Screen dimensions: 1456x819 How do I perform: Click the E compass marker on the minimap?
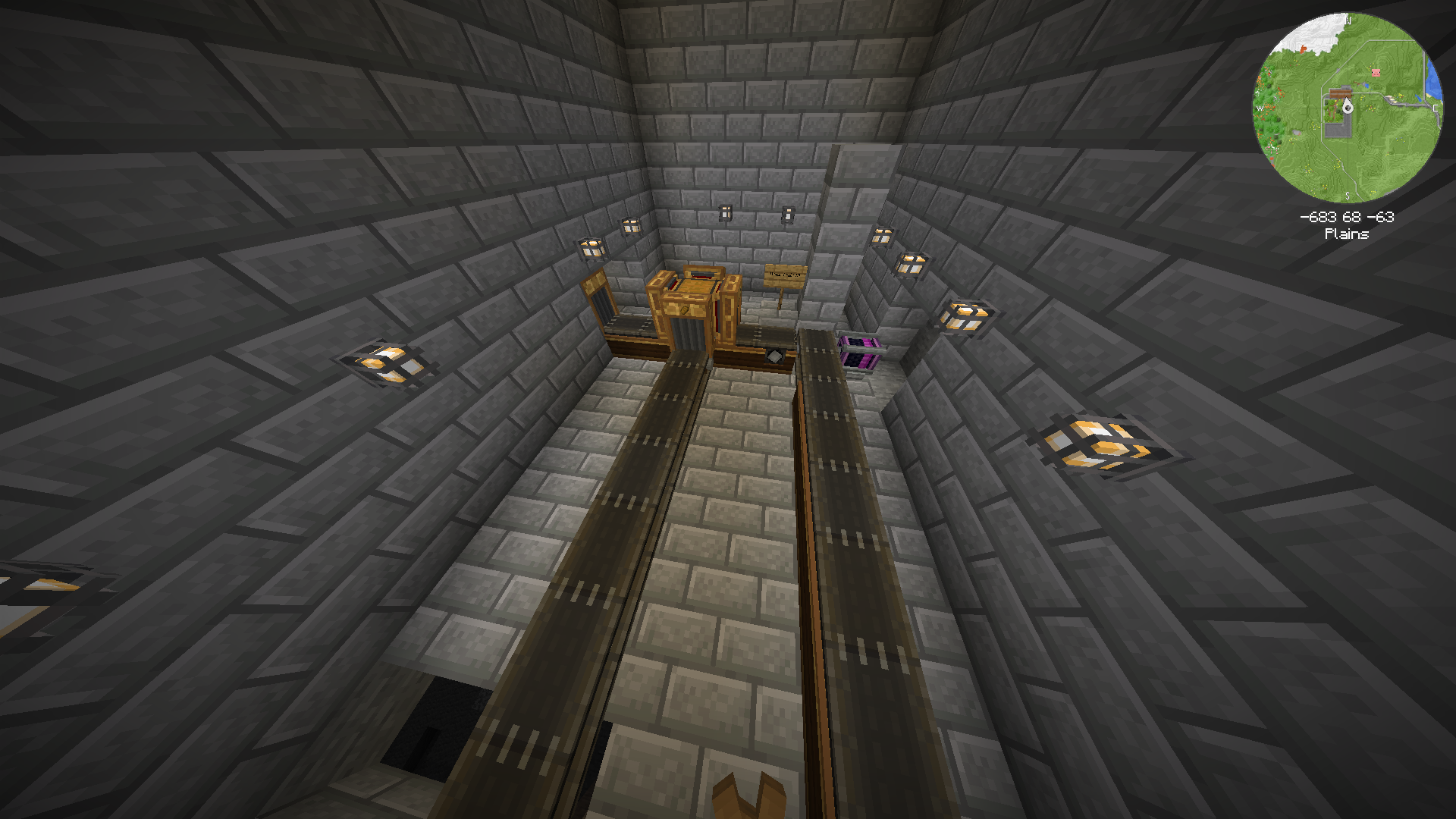[1436, 109]
